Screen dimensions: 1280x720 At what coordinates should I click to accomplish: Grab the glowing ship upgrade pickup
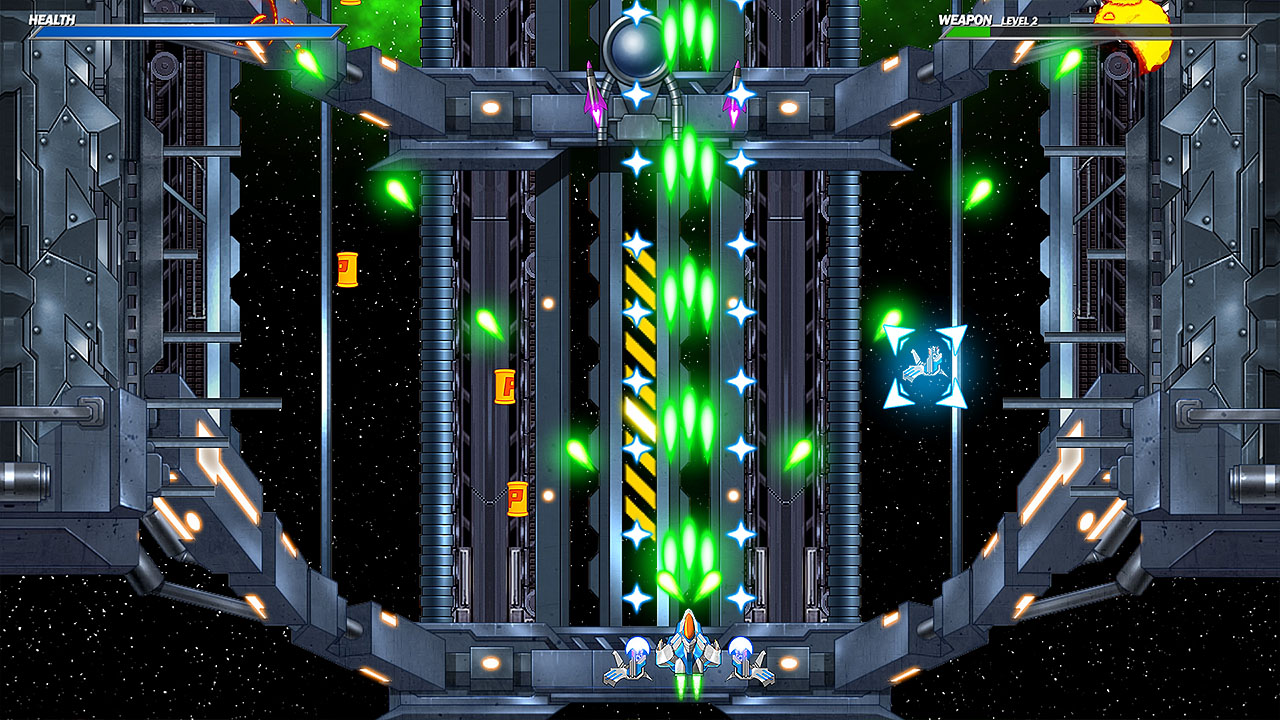point(925,367)
